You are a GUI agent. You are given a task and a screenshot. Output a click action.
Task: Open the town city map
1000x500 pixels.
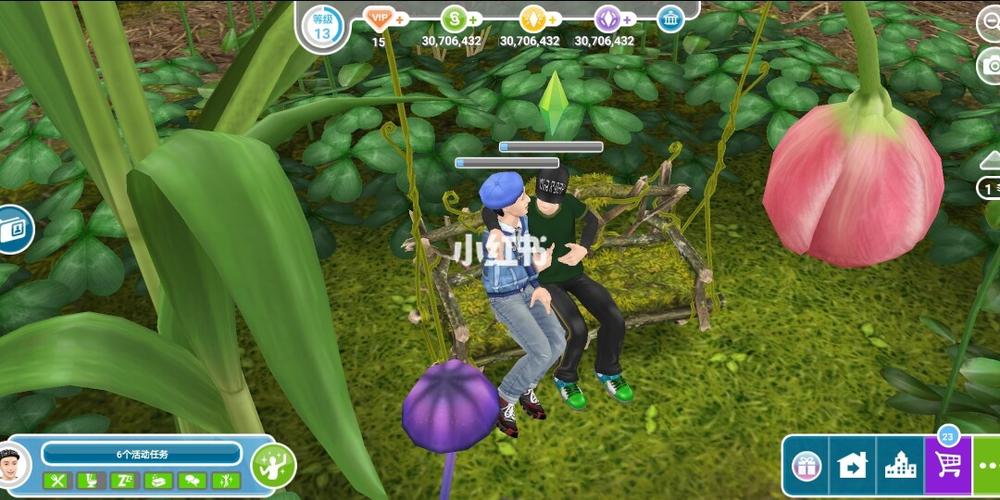point(900,466)
